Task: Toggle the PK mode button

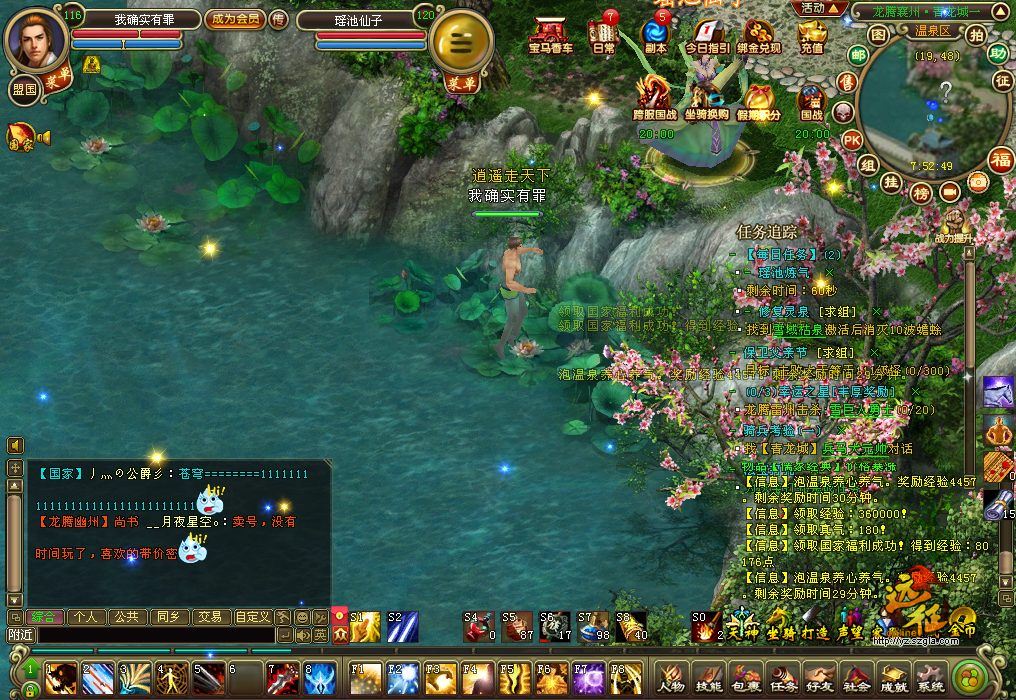Action: pyautogui.click(x=851, y=139)
